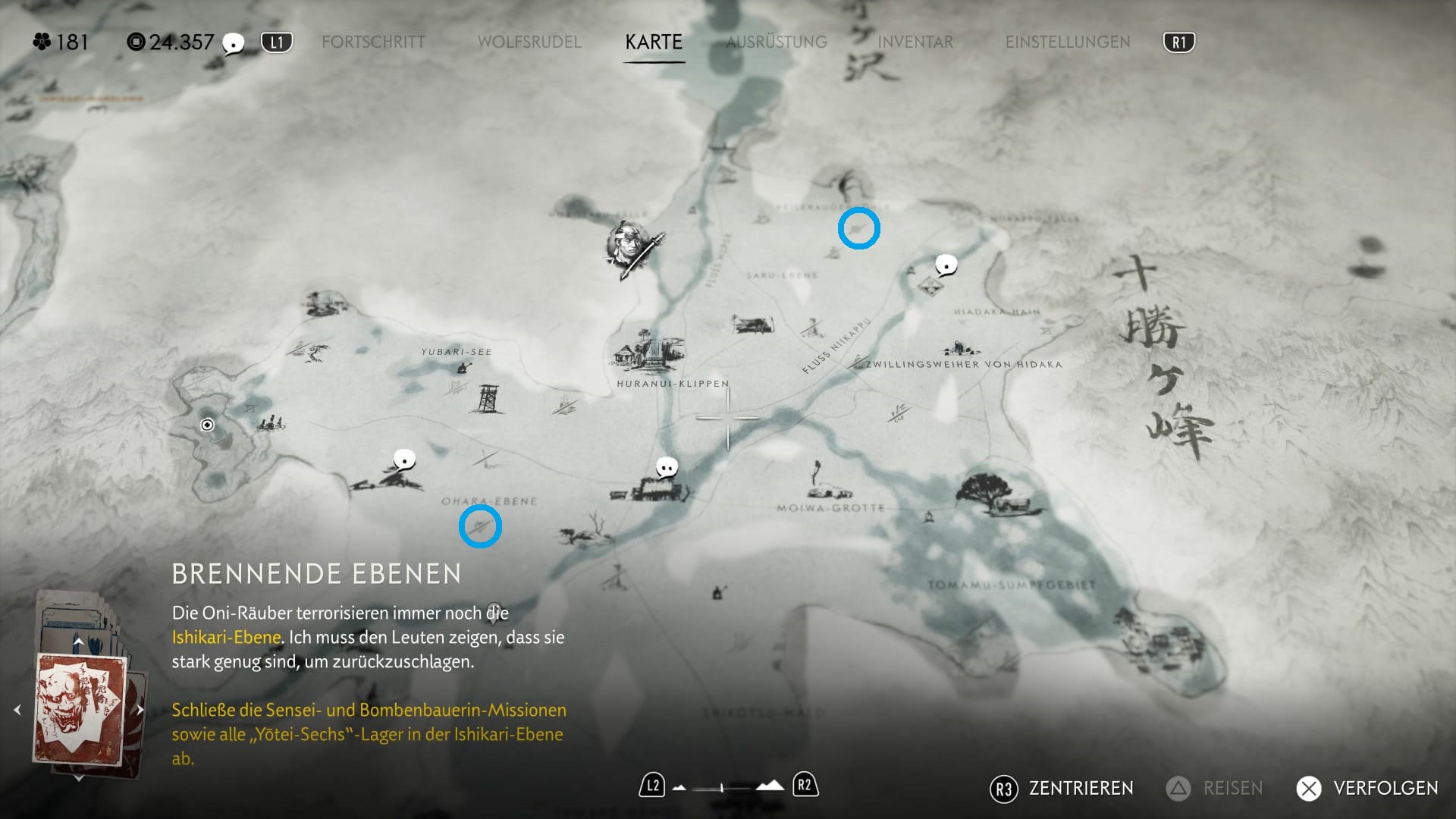This screenshot has height=819, width=1456.
Task: Select the watchtower marker near Yubari-See
Action: pos(487,398)
